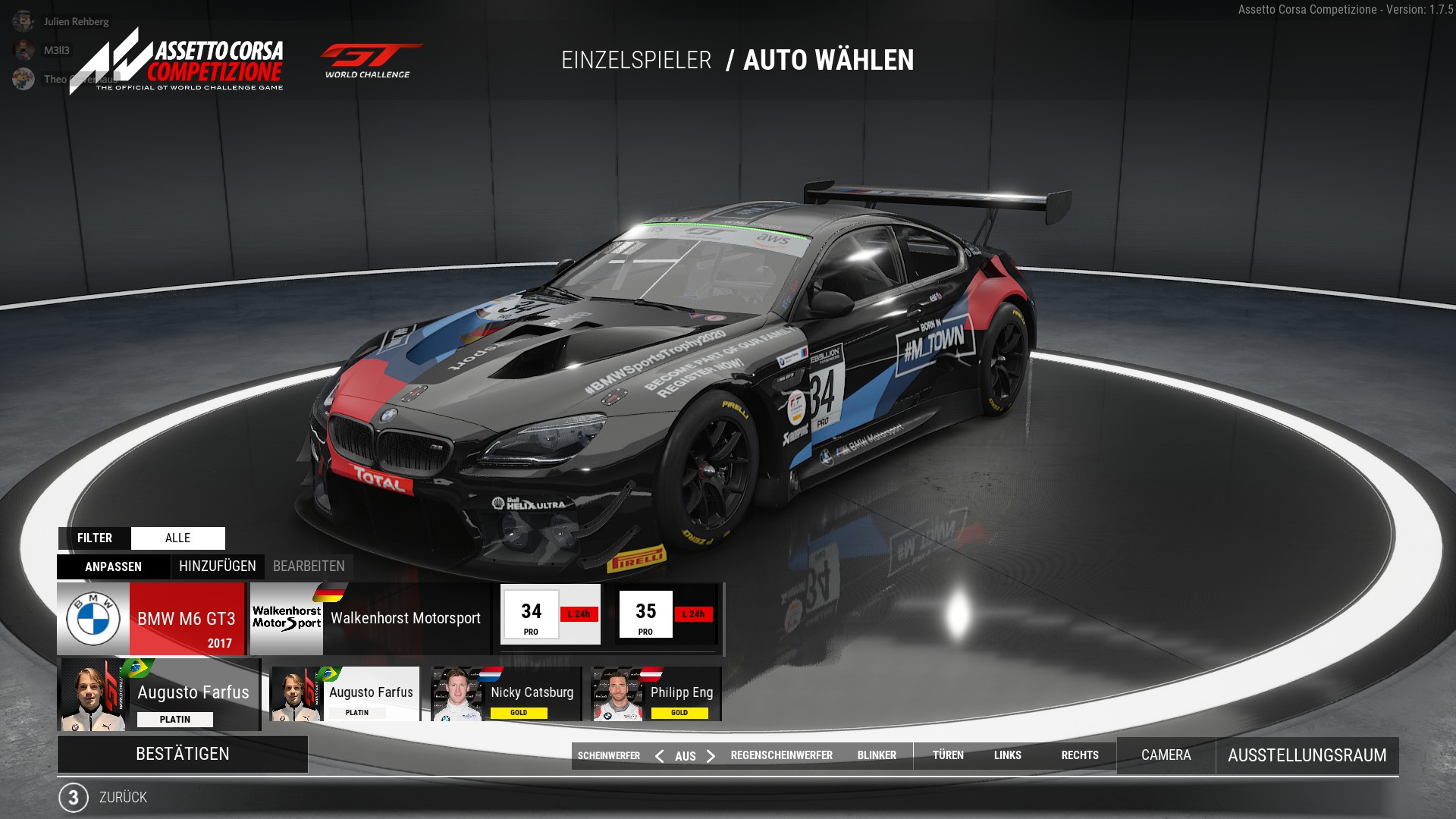Click the headlight setting right arrow
Viewport: 1456px width, 819px height.
click(x=711, y=756)
